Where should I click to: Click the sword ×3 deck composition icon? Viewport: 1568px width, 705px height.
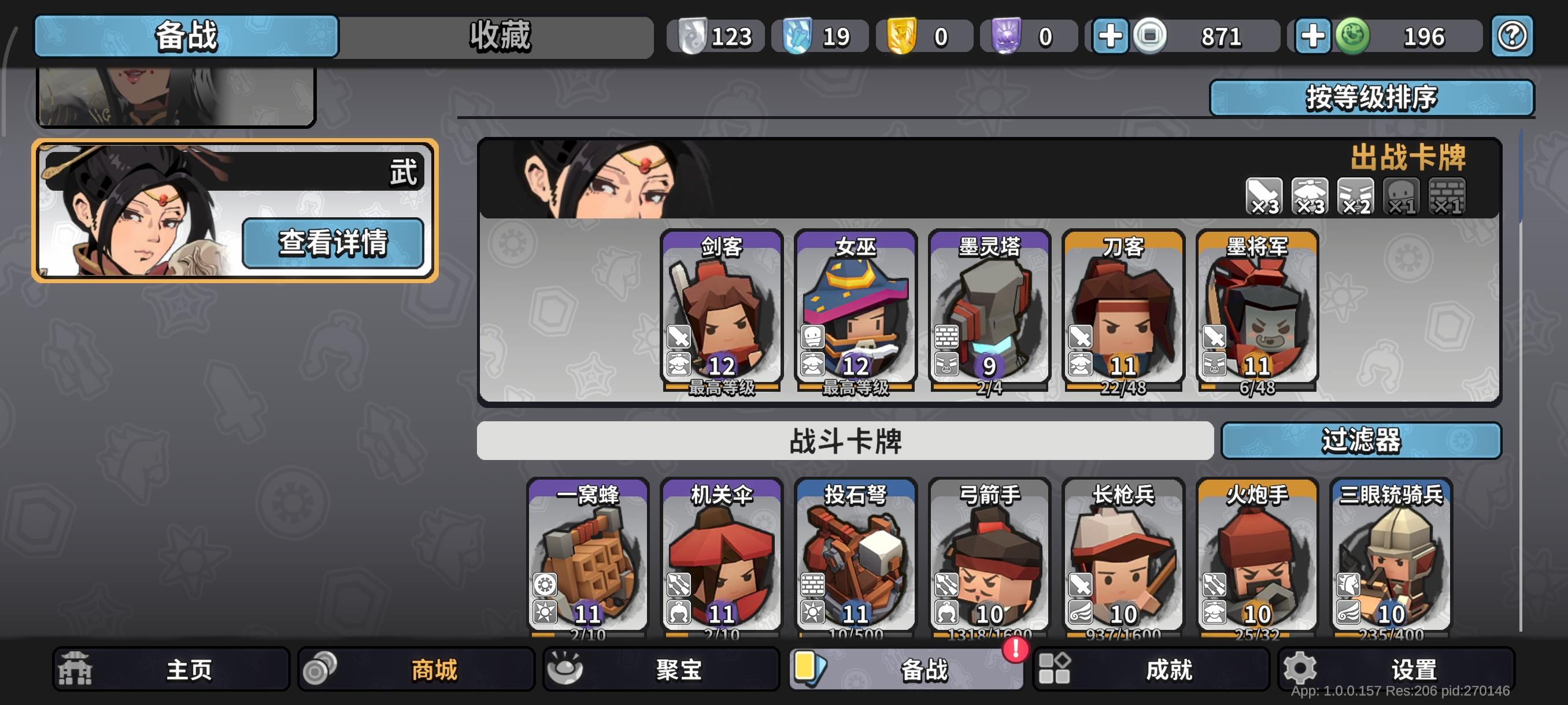(1263, 196)
